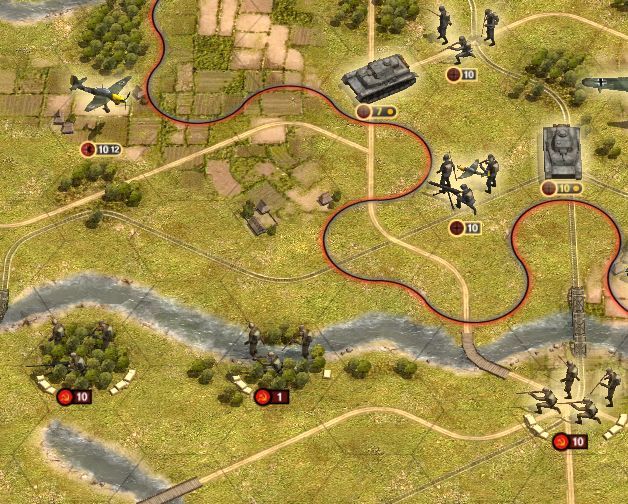Select the German mortar infantry squad

463,181
